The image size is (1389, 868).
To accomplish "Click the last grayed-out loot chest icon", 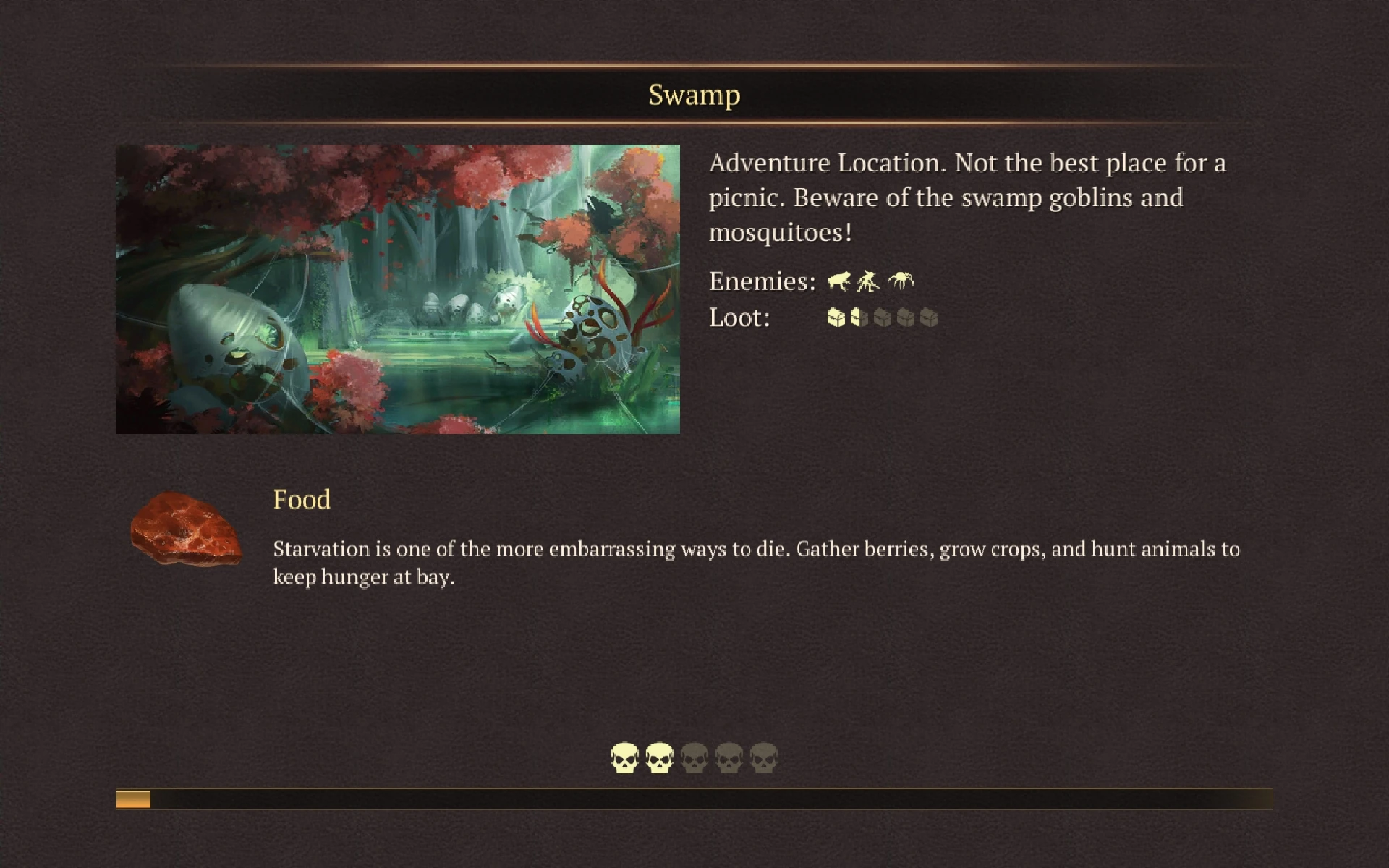I will [x=929, y=318].
